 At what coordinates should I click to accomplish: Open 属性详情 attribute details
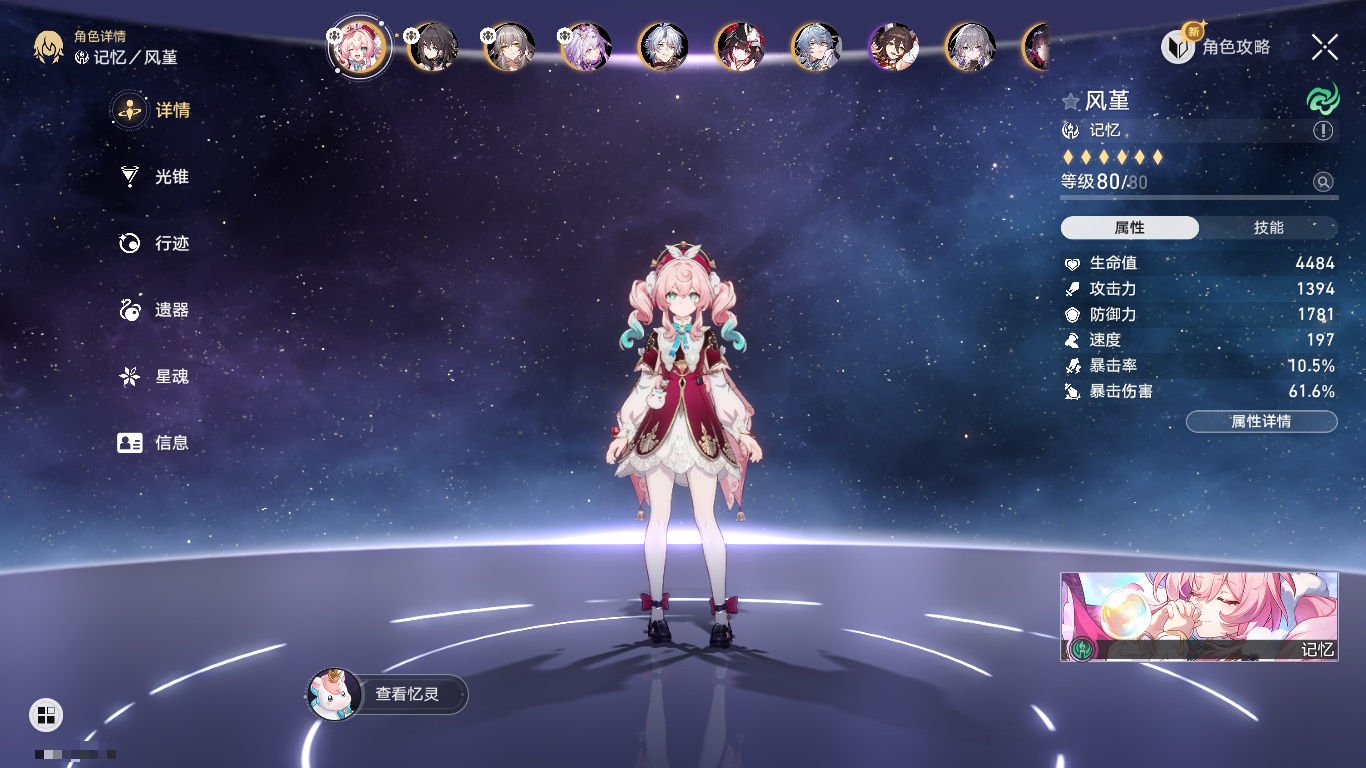pyautogui.click(x=1261, y=422)
